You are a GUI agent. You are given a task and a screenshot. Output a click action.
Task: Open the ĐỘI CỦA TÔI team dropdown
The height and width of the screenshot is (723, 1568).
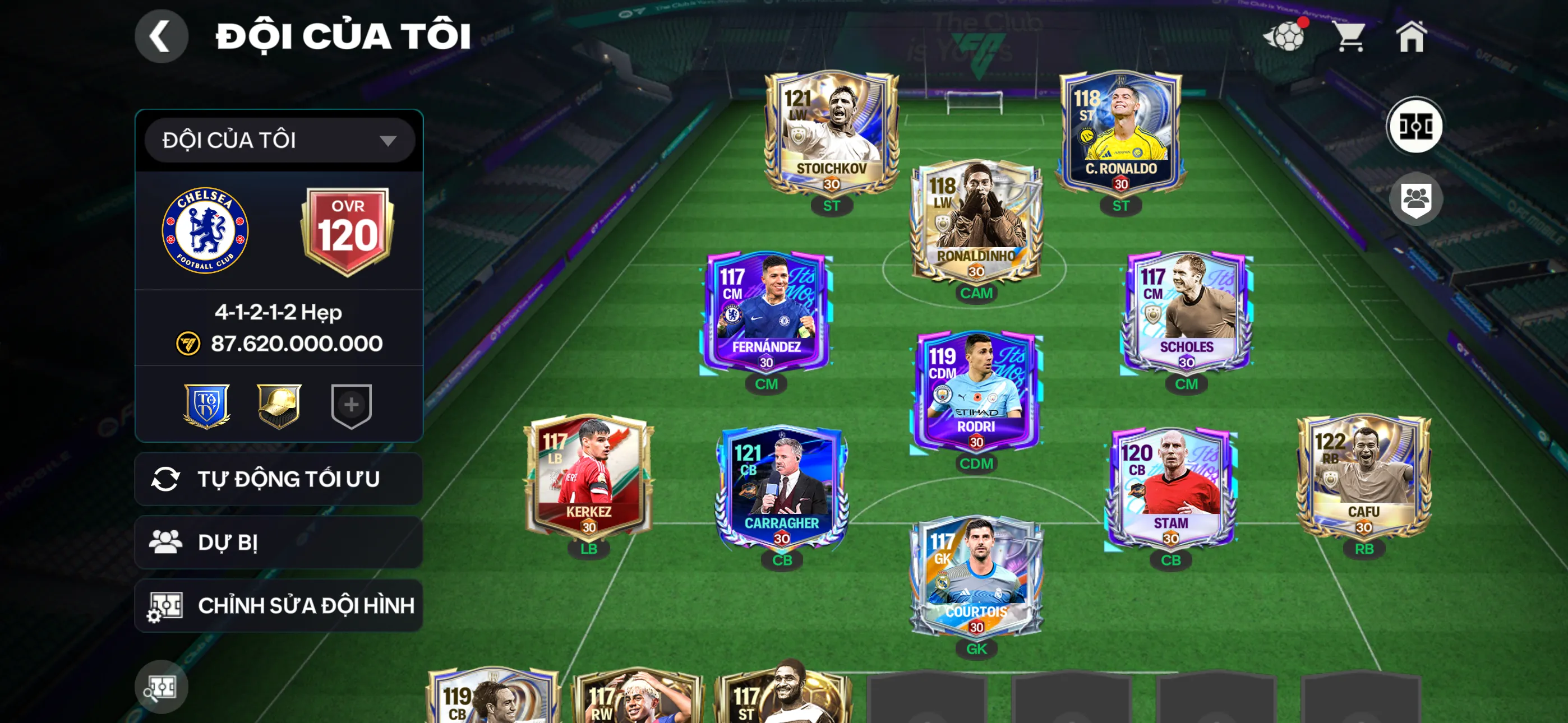pos(279,140)
